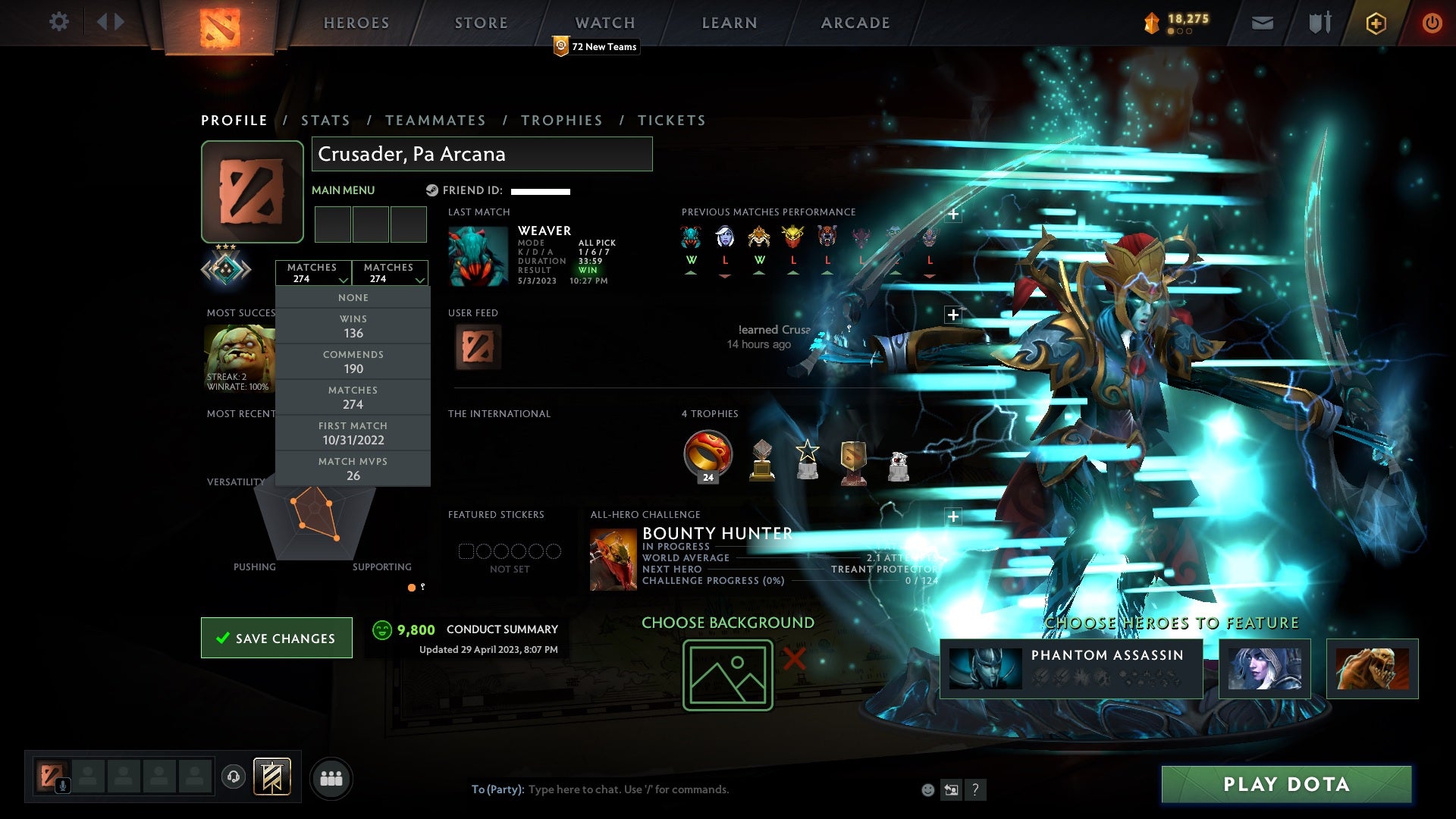Open the emoticon picker beside chat box
1456x819 pixels.
click(x=927, y=789)
